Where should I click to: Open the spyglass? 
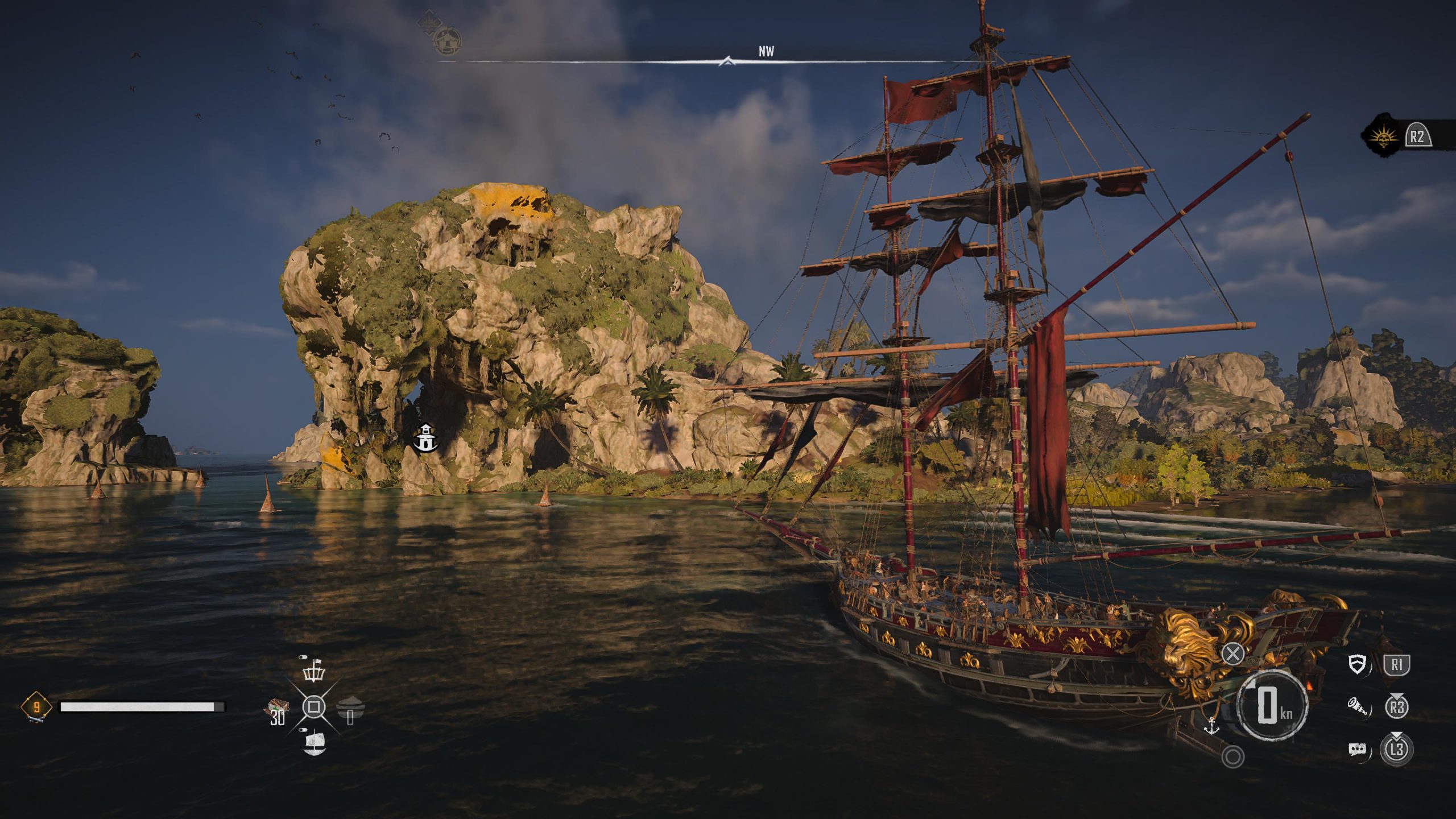tap(1356, 707)
